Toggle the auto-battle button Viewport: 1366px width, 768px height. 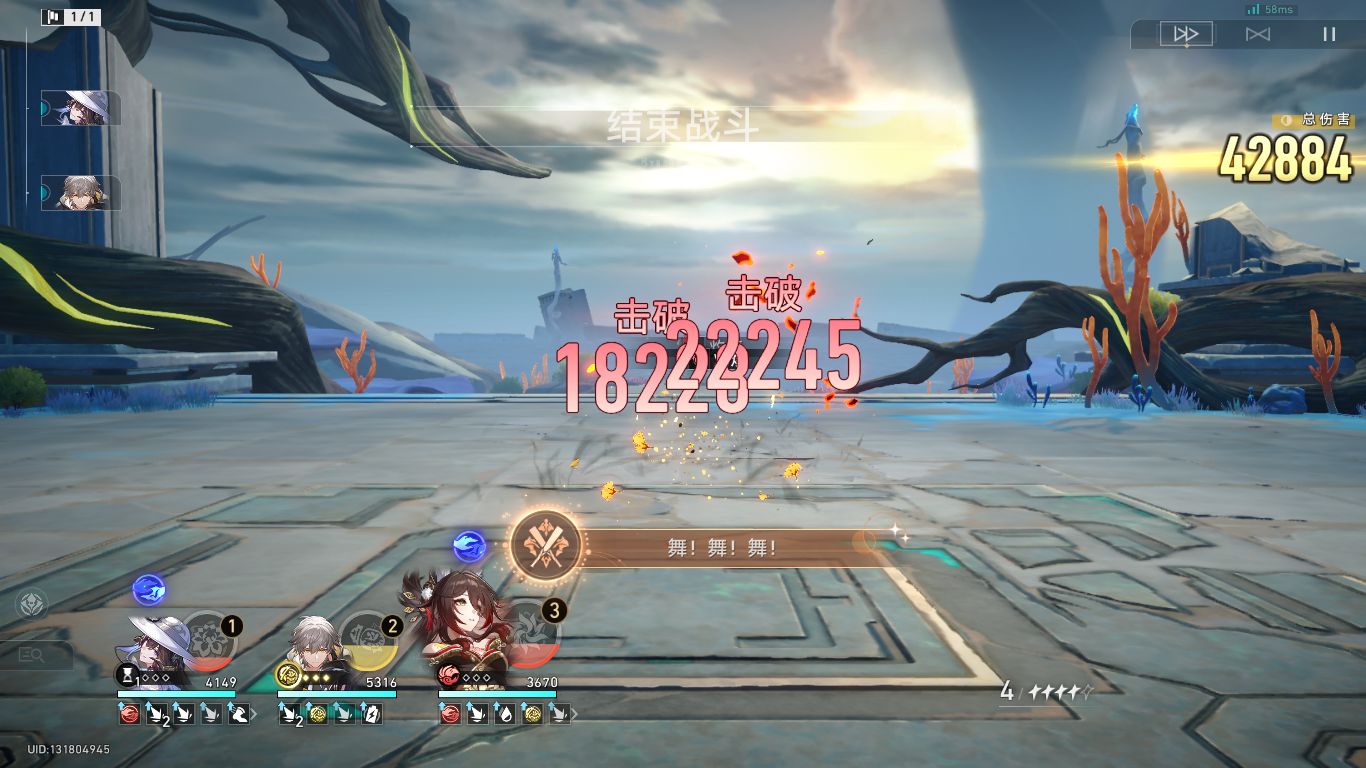pyautogui.click(x=1258, y=34)
